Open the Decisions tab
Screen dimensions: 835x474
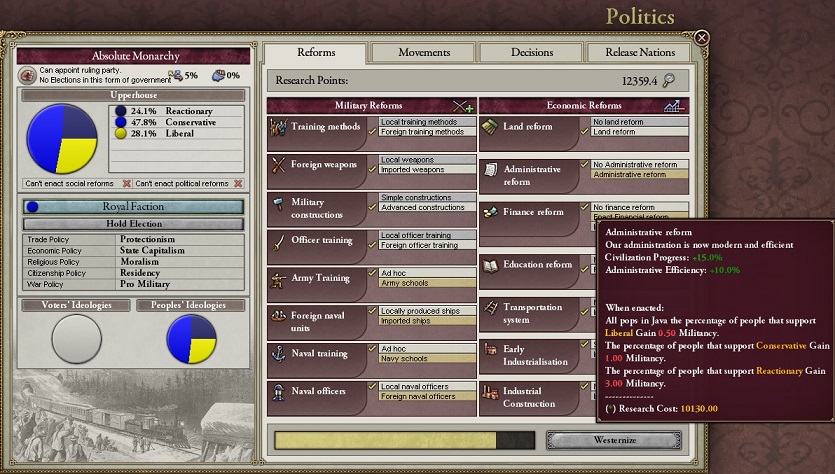pyautogui.click(x=531, y=52)
